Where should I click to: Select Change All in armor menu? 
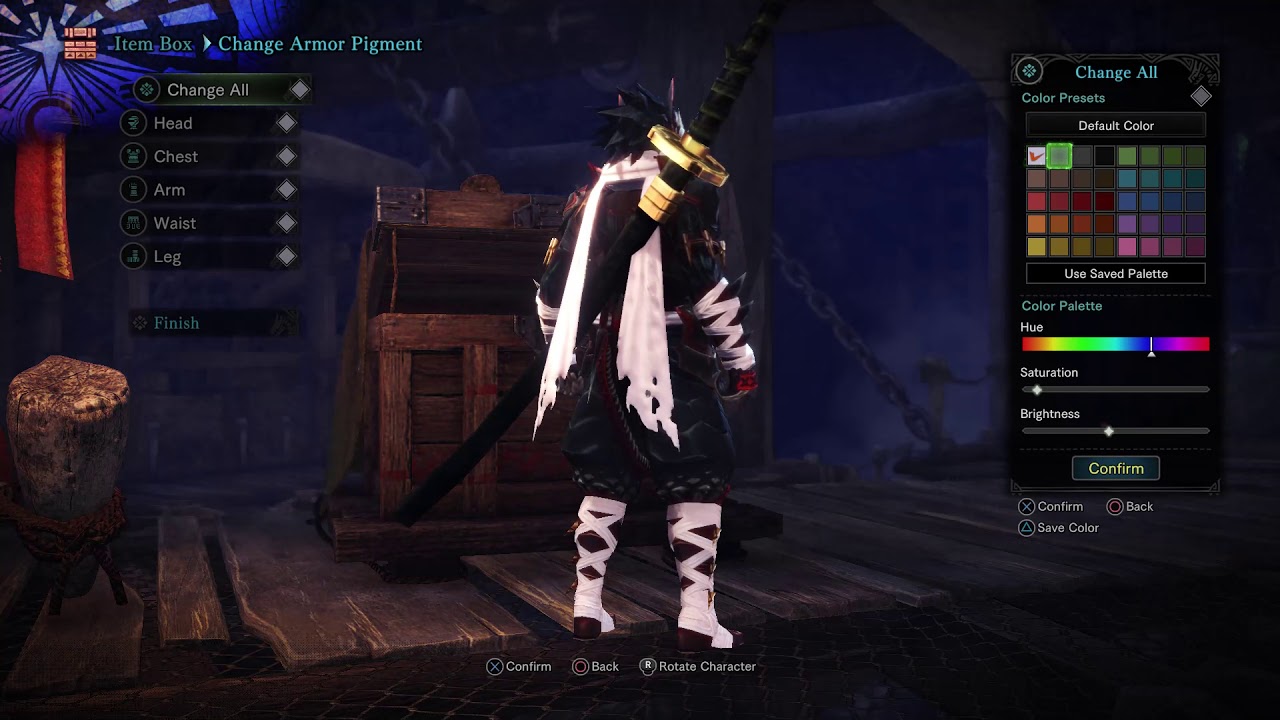[x=208, y=90]
